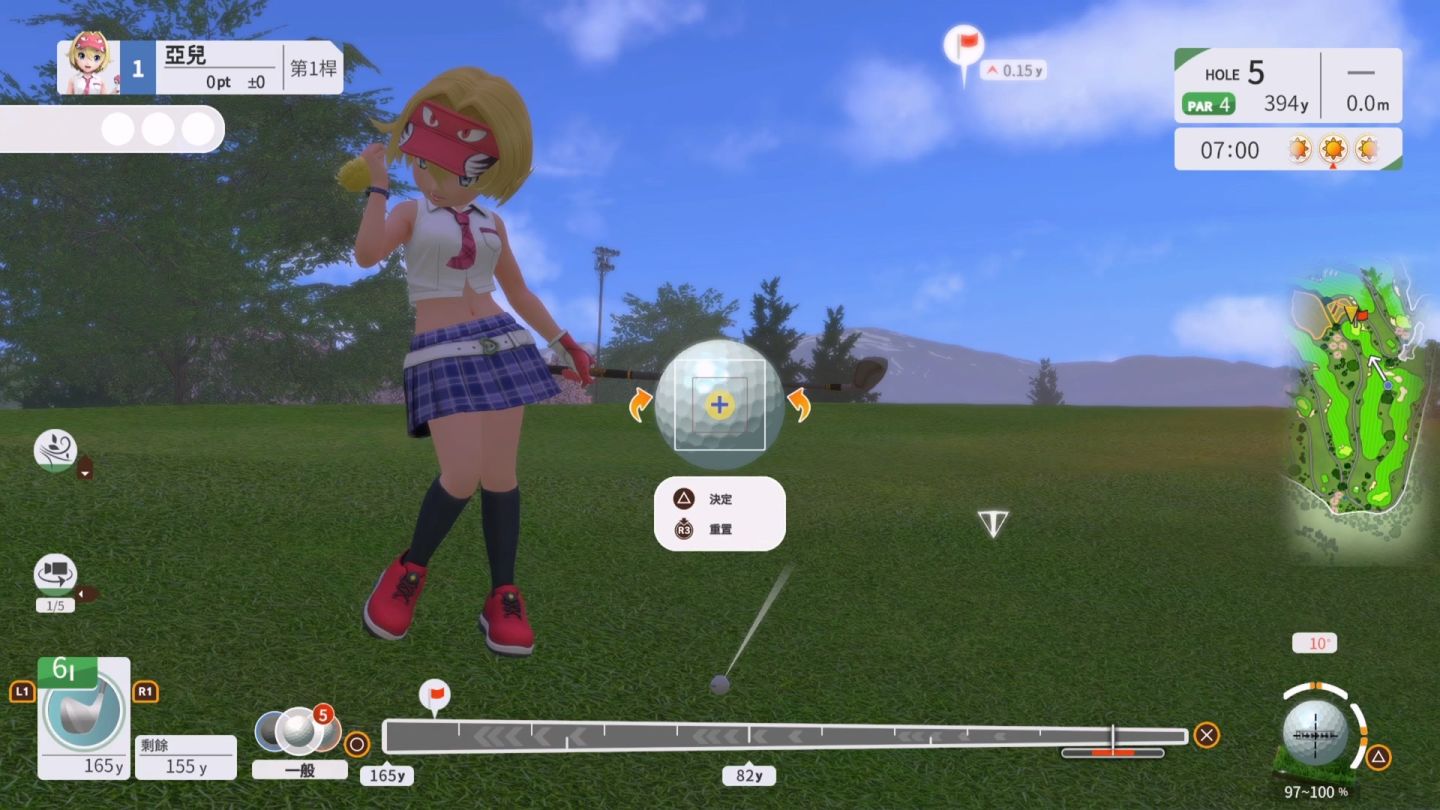Toggle the camera view switch icon
The width and height of the screenshot is (1440, 810).
[x=55, y=575]
